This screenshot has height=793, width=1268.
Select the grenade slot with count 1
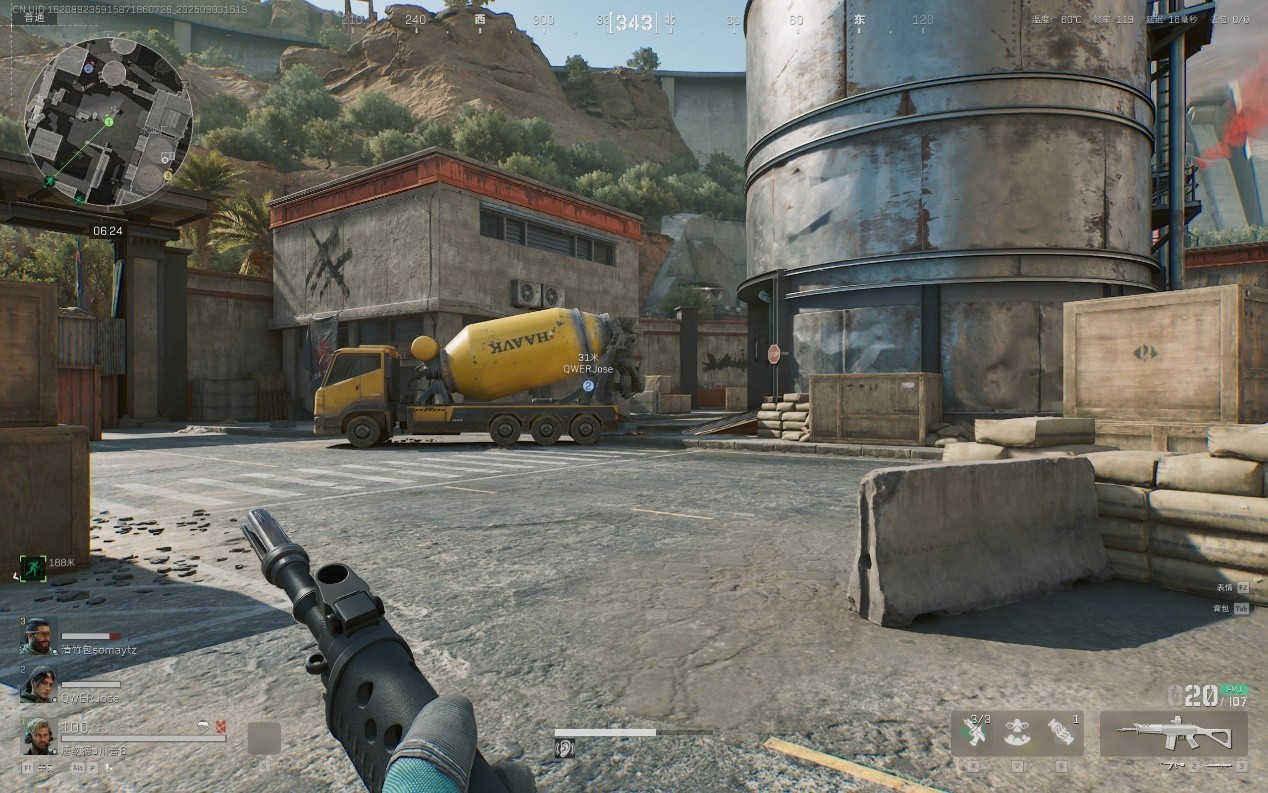1063,733
